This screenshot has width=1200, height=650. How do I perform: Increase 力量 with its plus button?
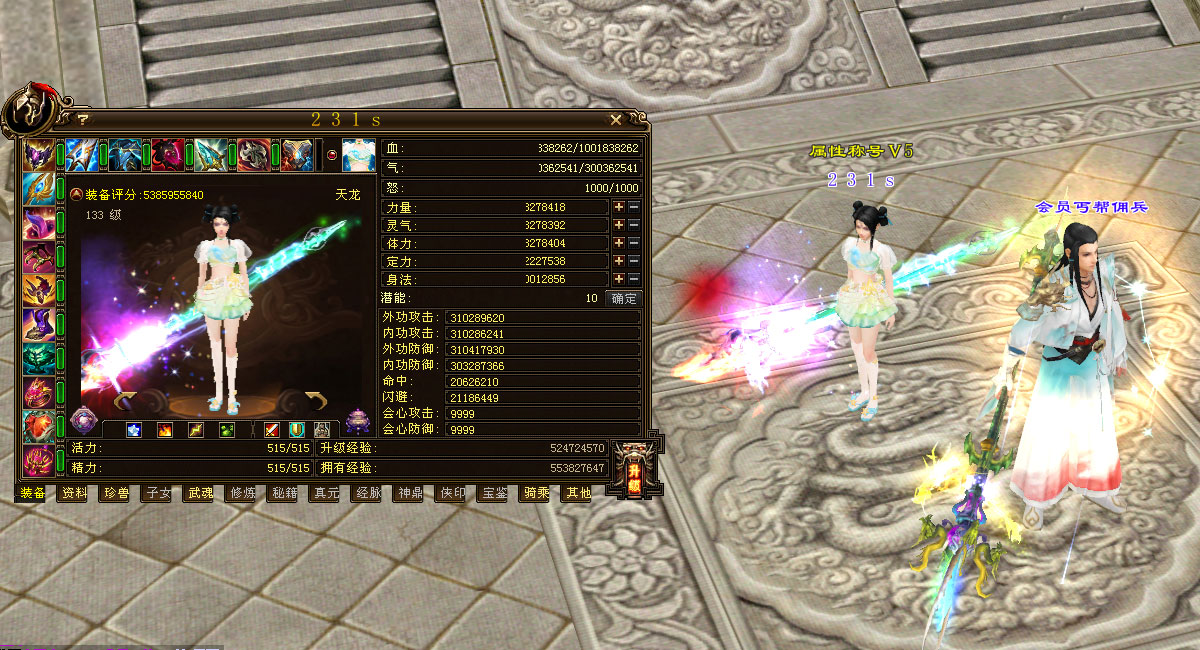619,207
